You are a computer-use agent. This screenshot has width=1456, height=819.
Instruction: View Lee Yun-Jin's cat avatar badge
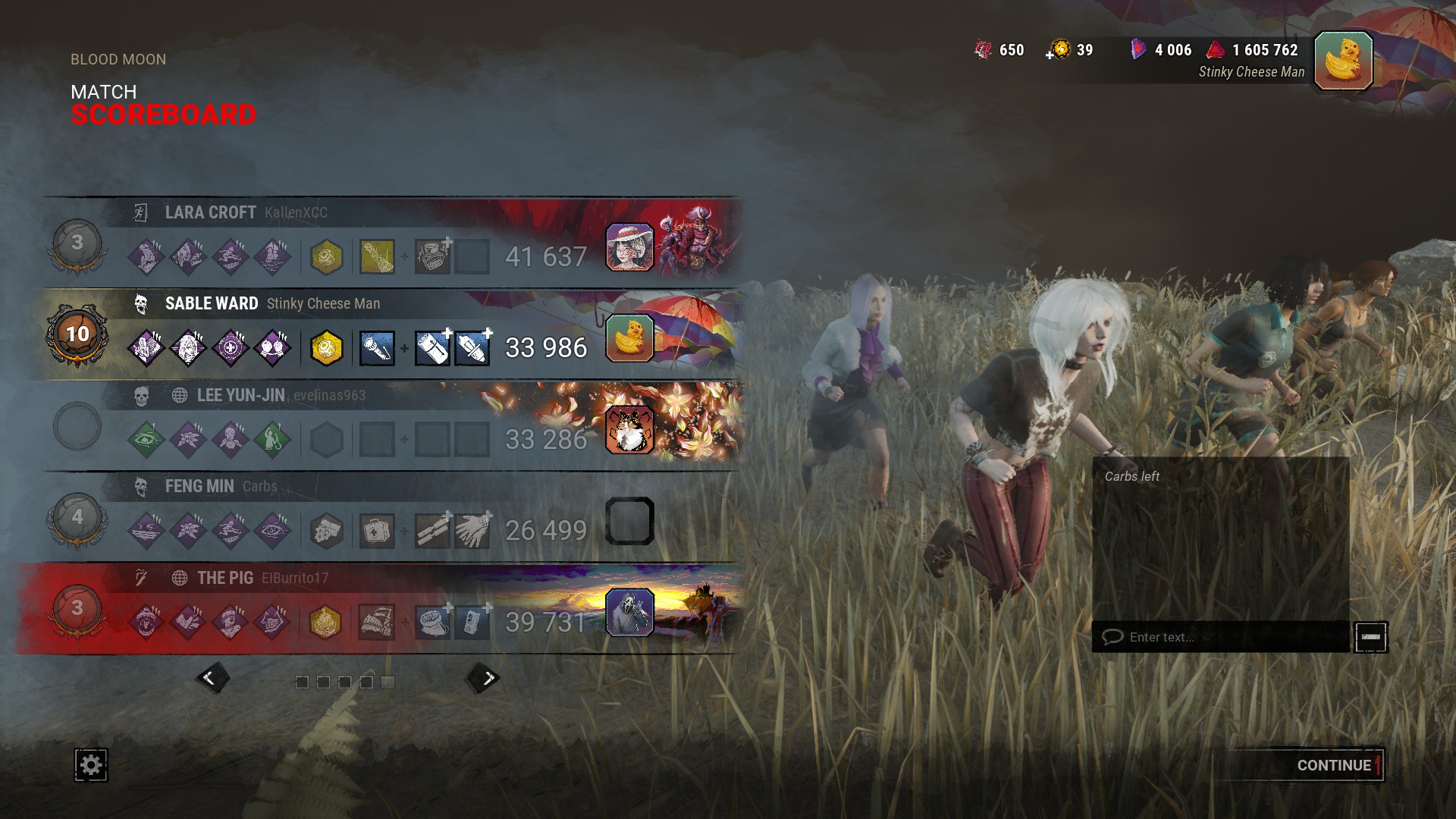[x=629, y=429]
